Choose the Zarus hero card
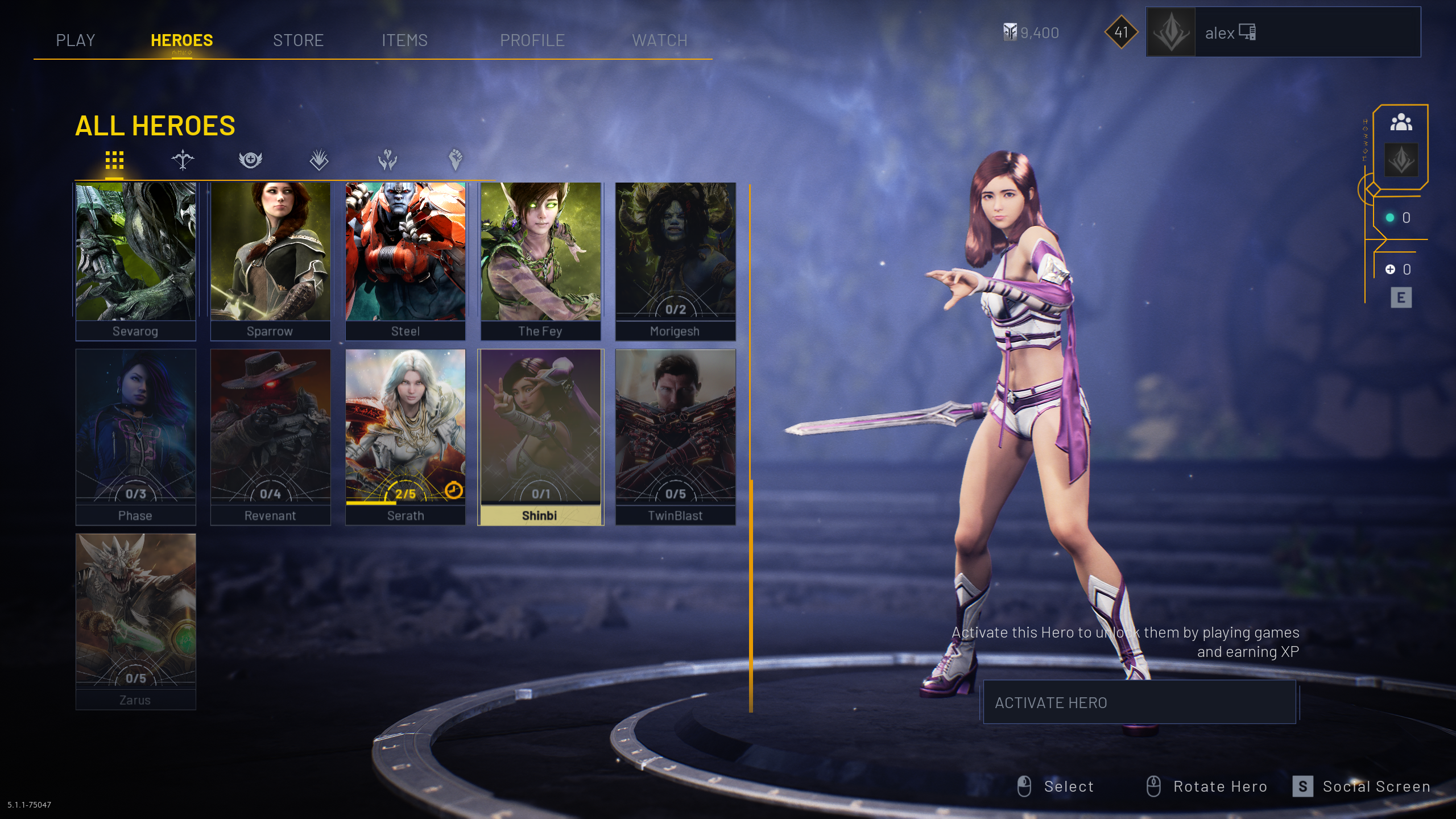Screen dimensions: 1456x819 pos(135,621)
